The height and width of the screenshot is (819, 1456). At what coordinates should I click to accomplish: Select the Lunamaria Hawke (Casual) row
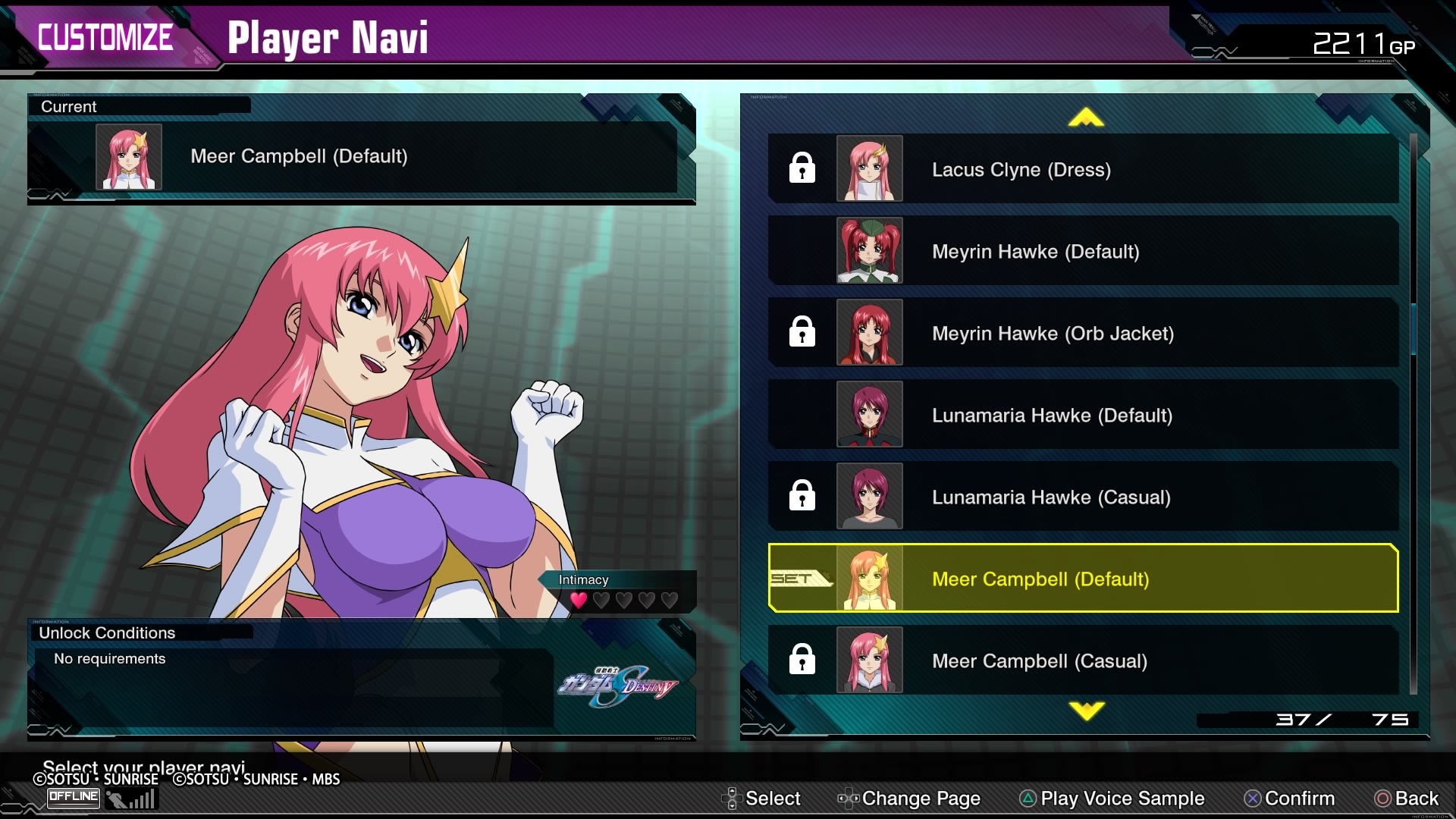click(1083, 497)
